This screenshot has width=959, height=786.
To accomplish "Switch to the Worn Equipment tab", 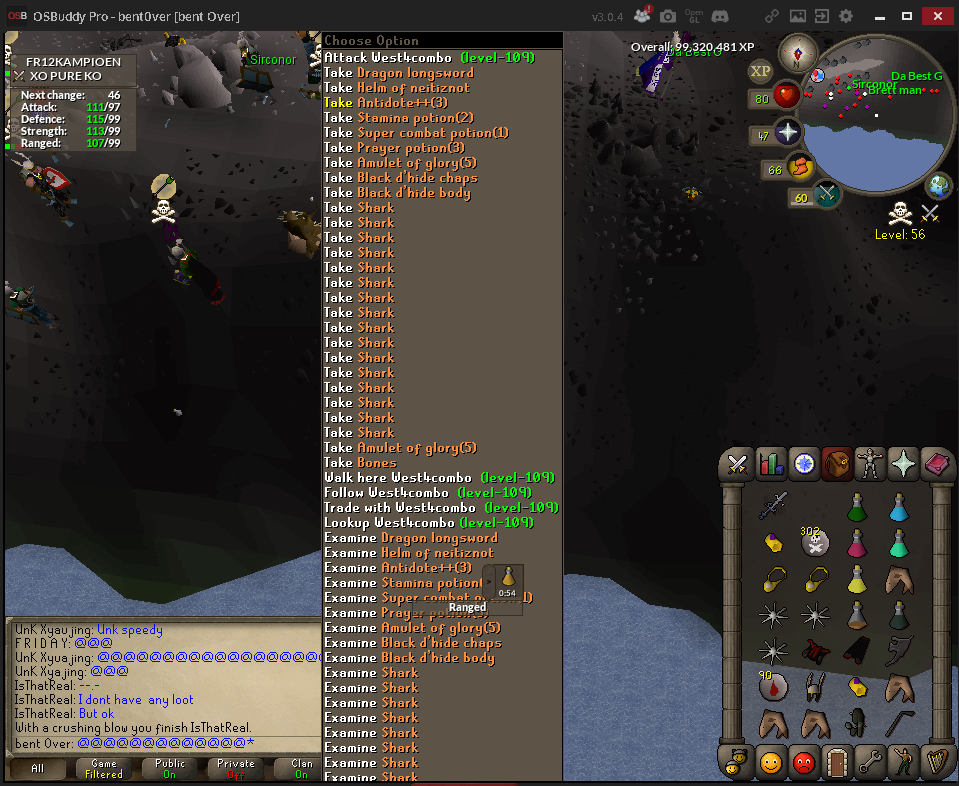I will 872,464.
